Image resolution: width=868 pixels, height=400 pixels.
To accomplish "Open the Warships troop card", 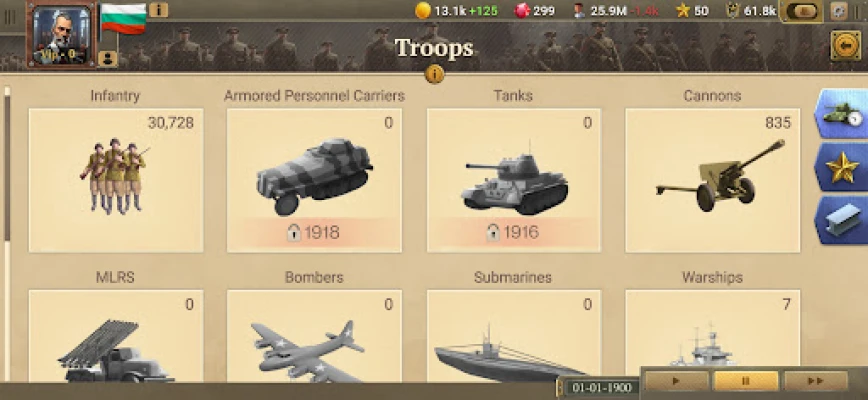I will pos(712,340).
